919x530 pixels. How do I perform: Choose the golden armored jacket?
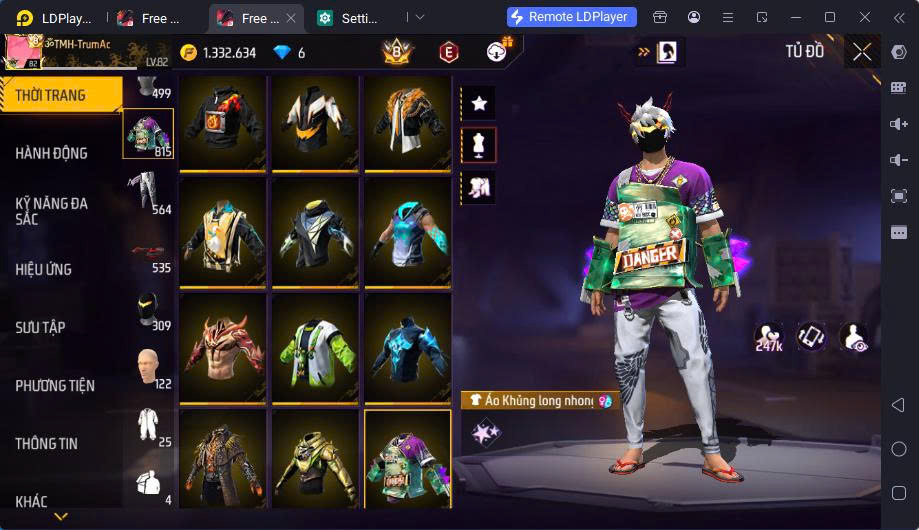(x=315, y=458)
